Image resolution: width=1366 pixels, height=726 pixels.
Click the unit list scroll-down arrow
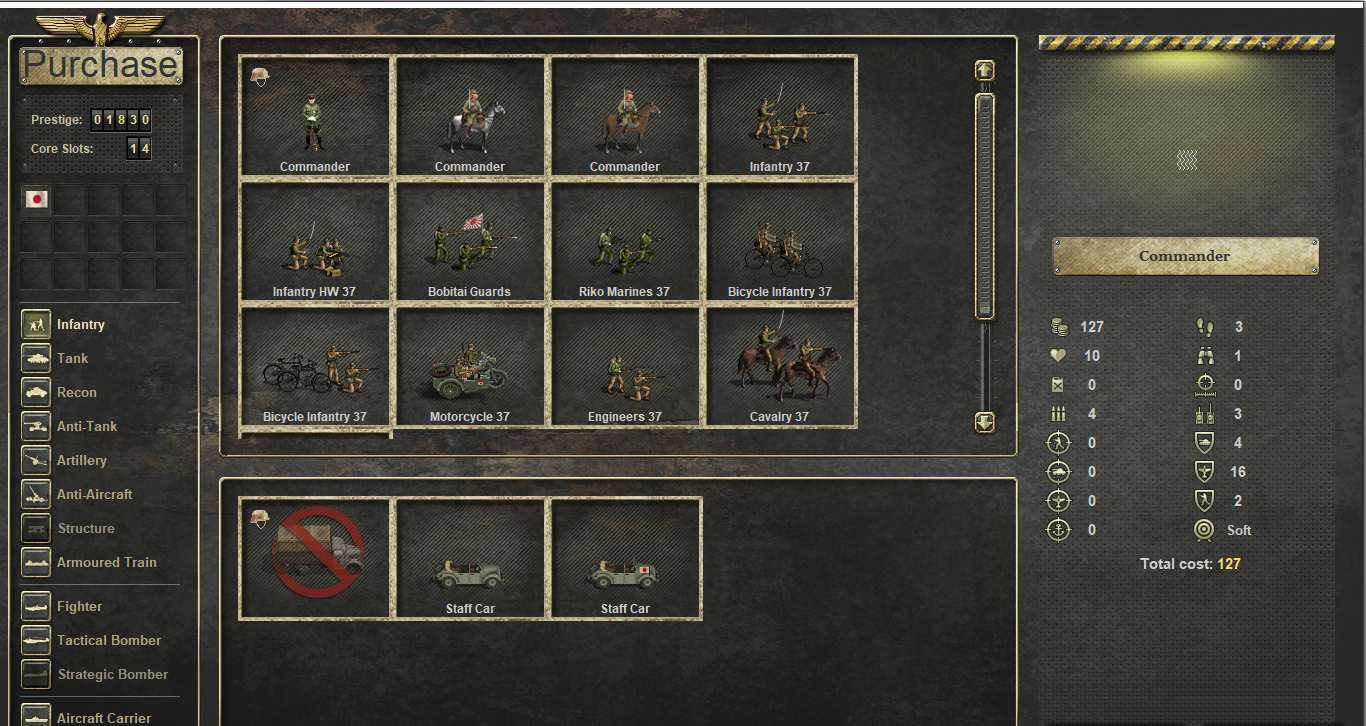pos(985,422)
